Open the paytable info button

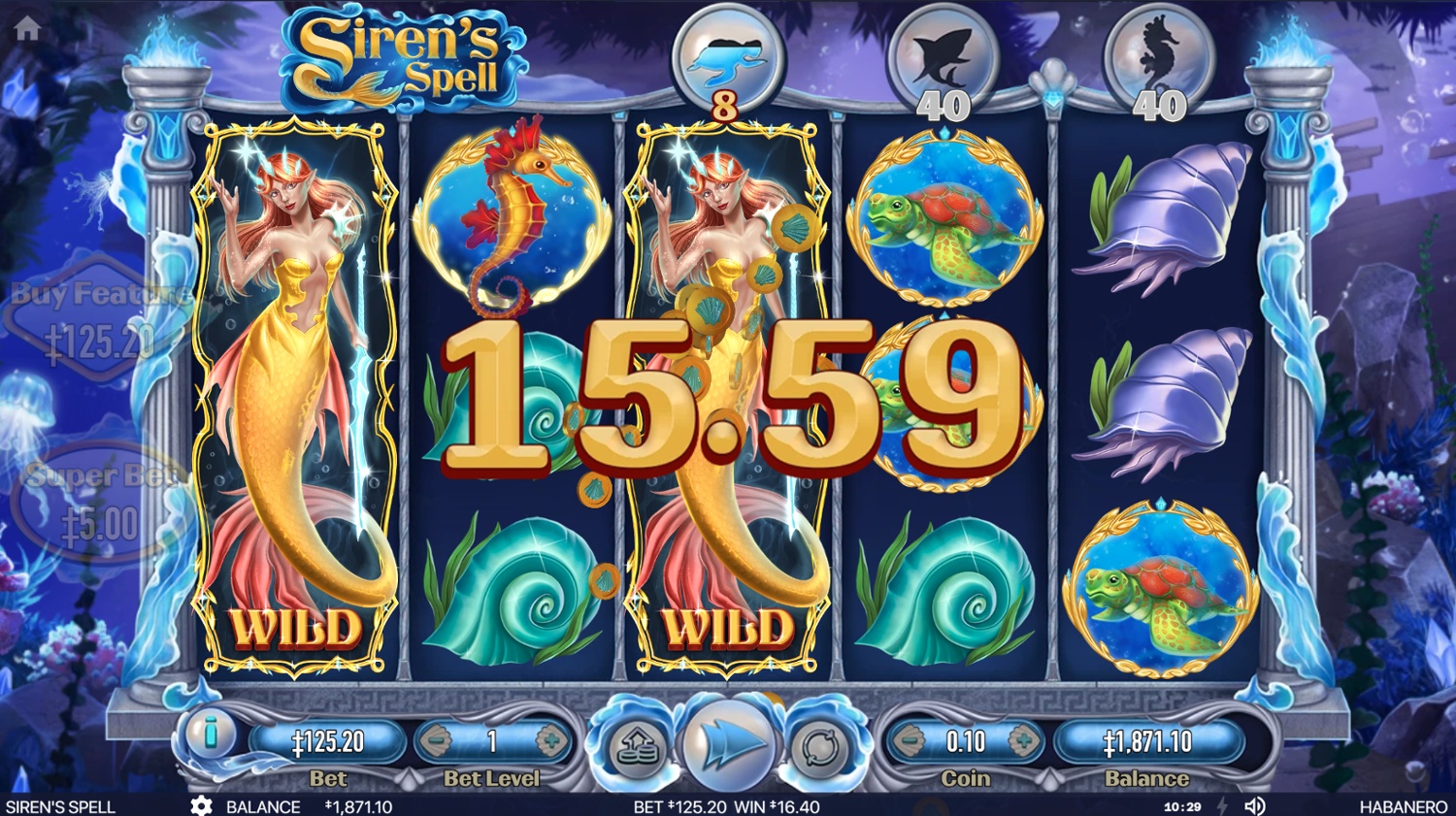point(211,735)
